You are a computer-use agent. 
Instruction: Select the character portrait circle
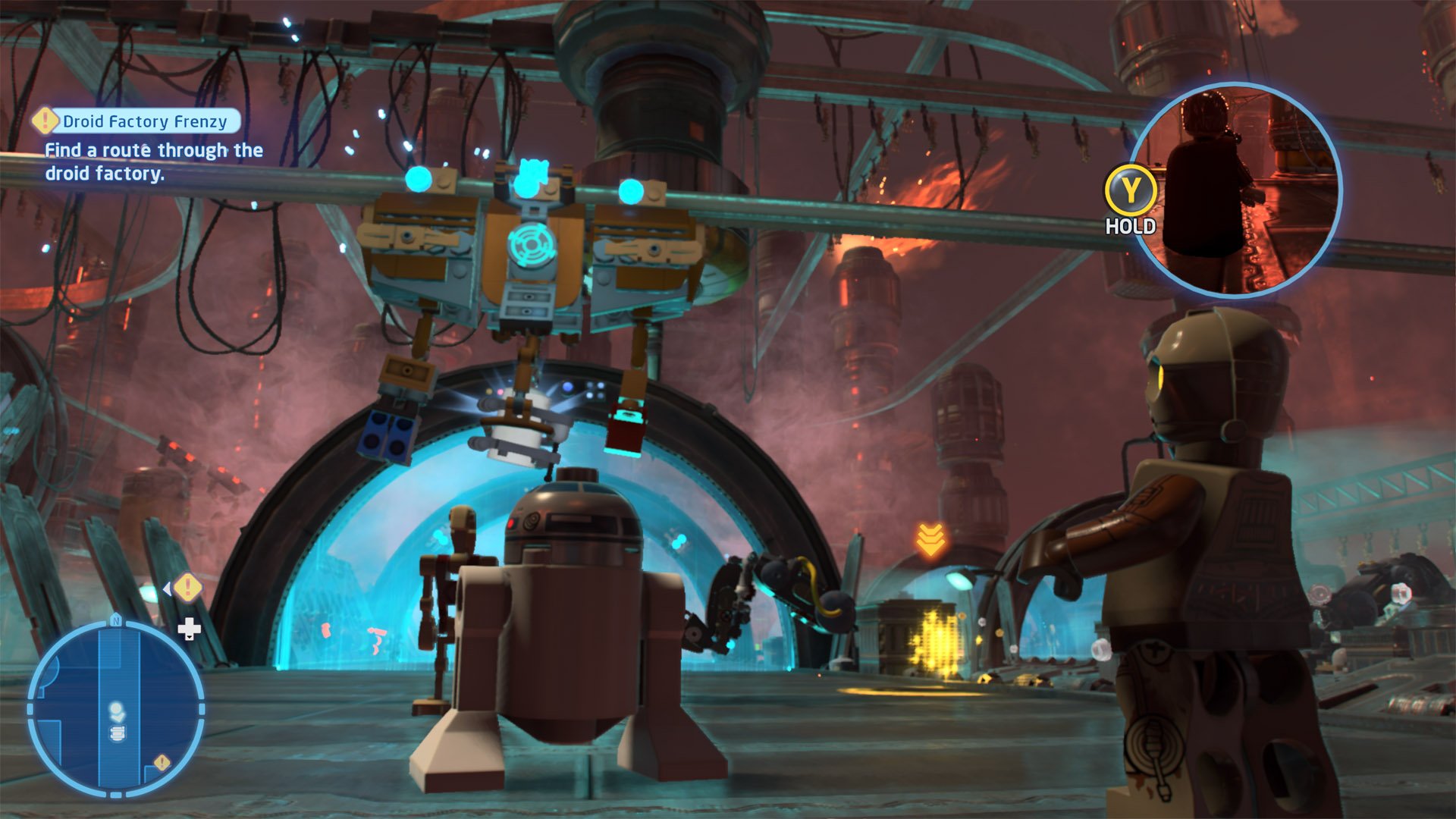pyautogui.click(x=1236, y=190)
